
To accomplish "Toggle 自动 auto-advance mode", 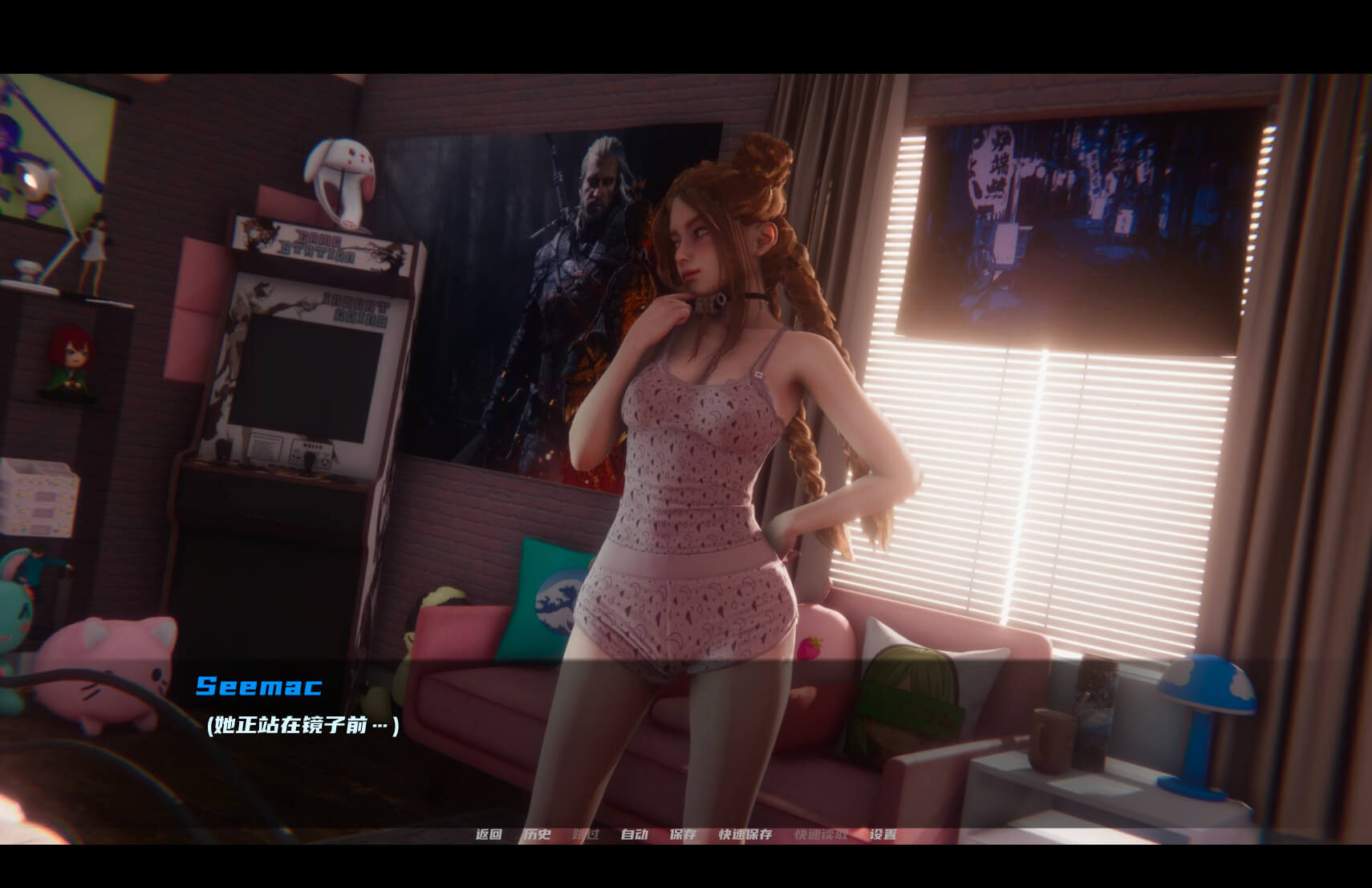I will coord(634,834).
